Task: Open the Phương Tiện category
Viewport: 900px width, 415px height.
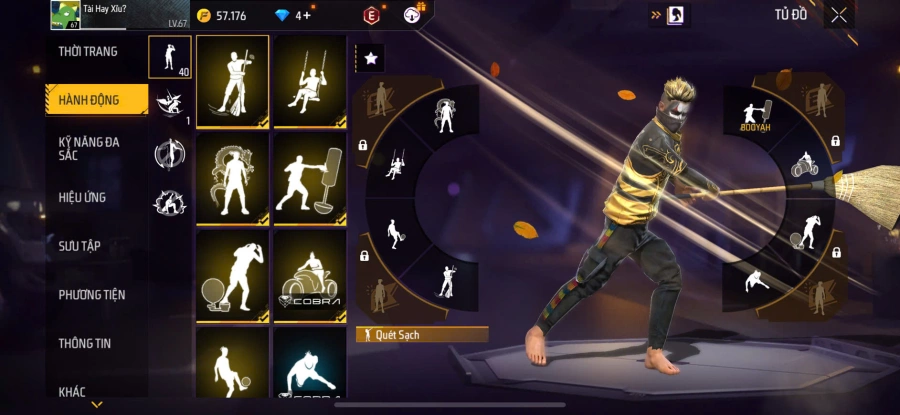Action: pyautogui.click(x=91, y=295)
